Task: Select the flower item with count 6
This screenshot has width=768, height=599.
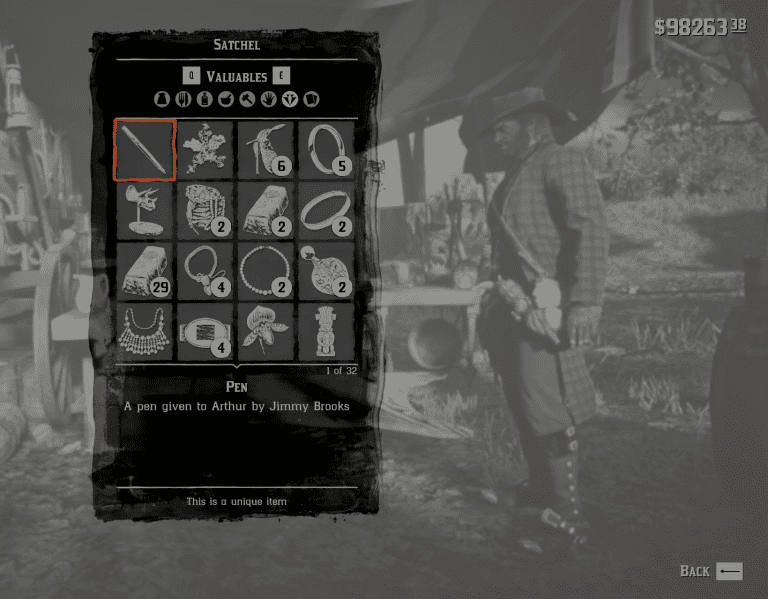Action: coord(266,150)
